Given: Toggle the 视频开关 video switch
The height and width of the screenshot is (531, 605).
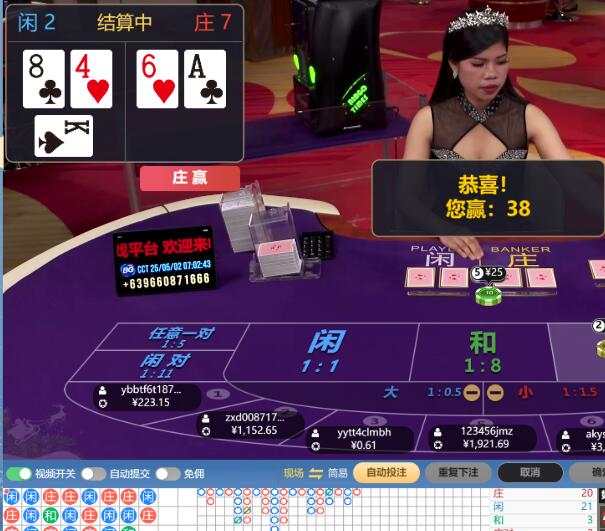Looking at the screenshot, I should click(19, 473).
